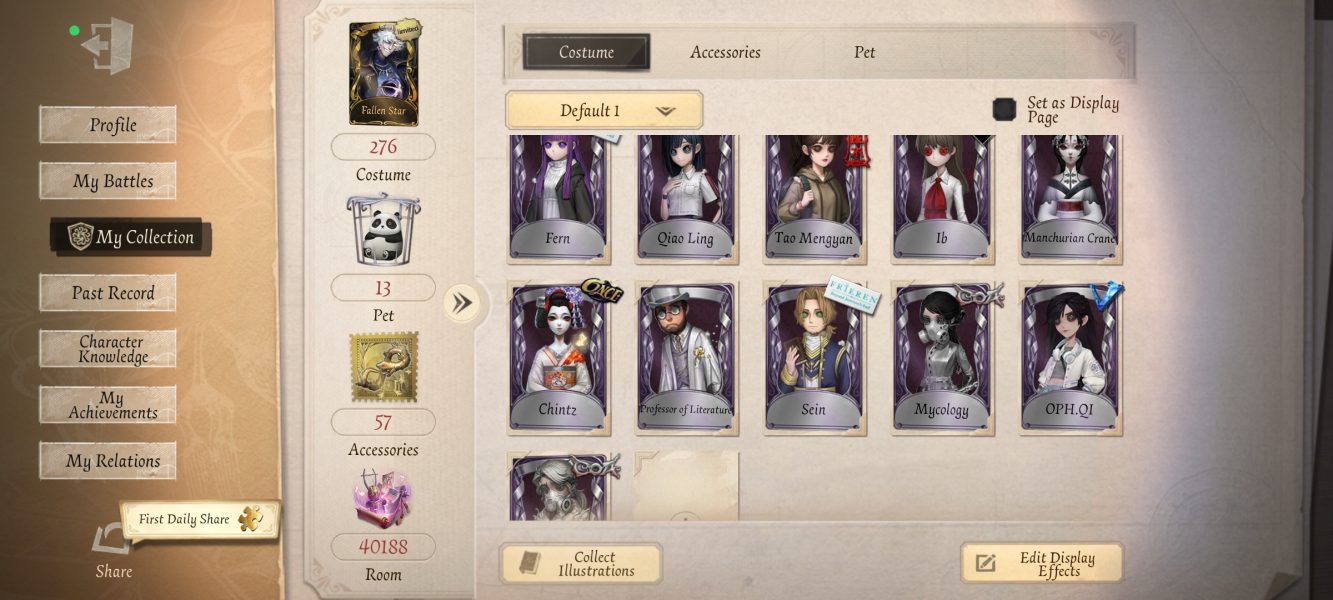Click the Share button
Image resolution: width=1333 pixels, height=600 pixels.
(x=112, y=552)
